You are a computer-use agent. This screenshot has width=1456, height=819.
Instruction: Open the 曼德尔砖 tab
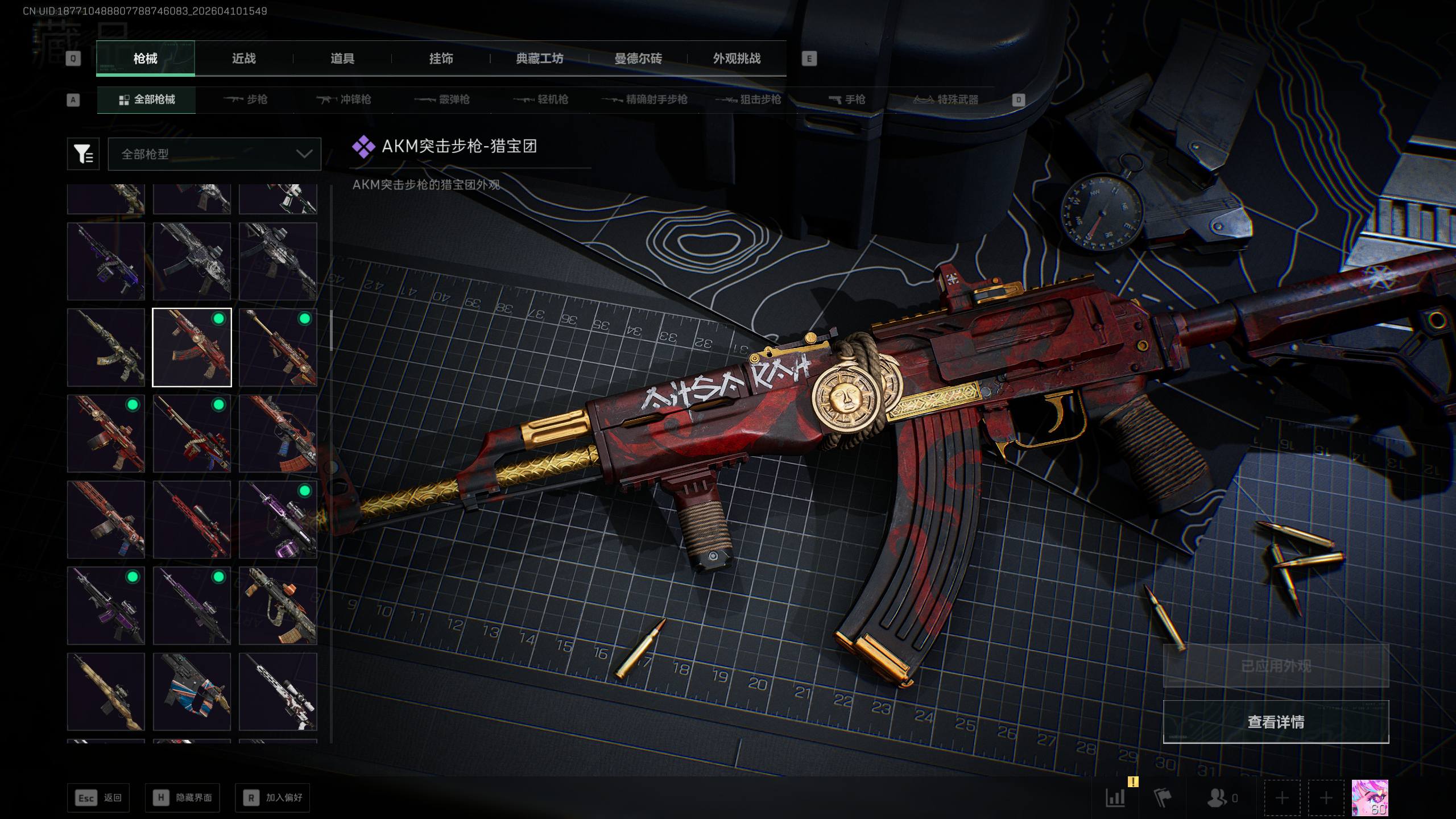[x=638, y=58]
